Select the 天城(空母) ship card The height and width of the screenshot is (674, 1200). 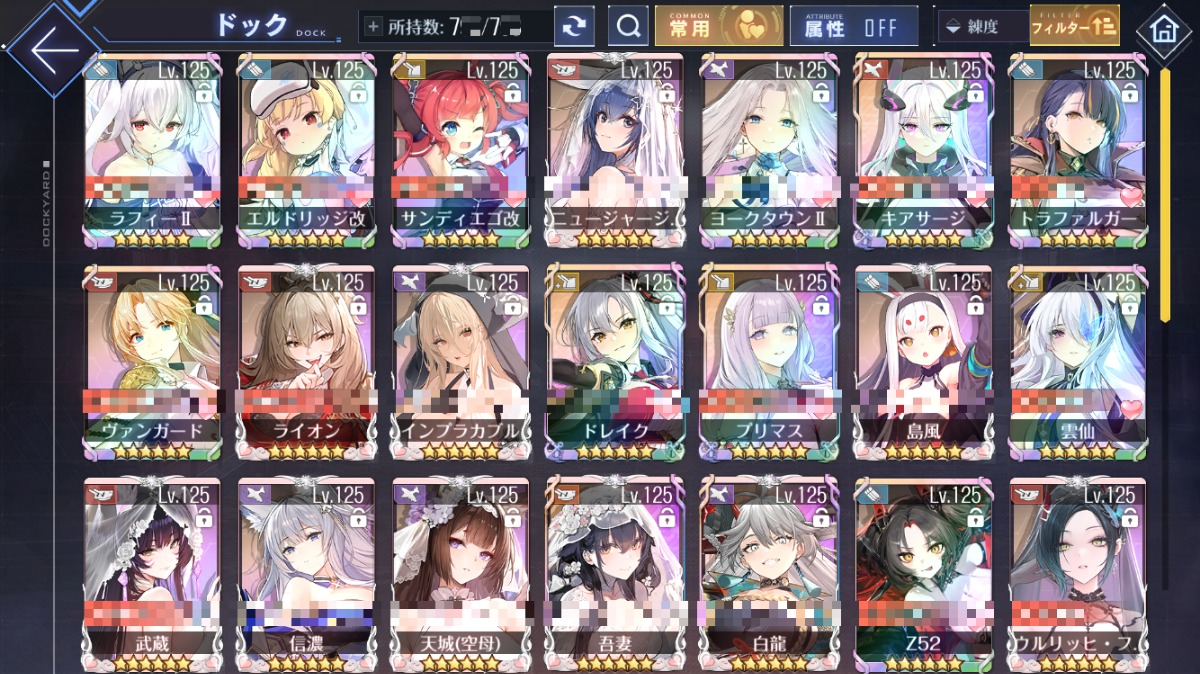tap(460, 573)
